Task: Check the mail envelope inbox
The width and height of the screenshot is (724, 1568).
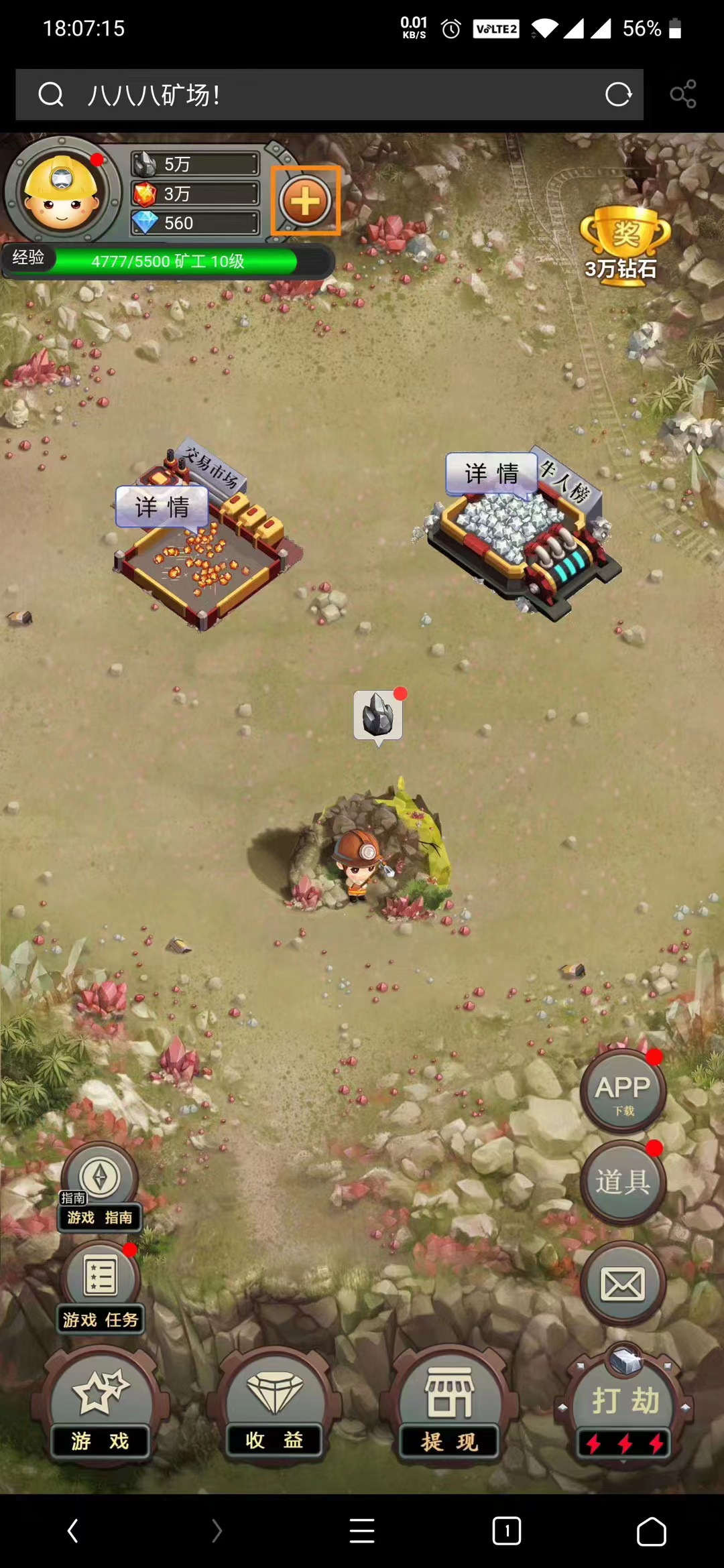Action: click(x=623, y=1283)
